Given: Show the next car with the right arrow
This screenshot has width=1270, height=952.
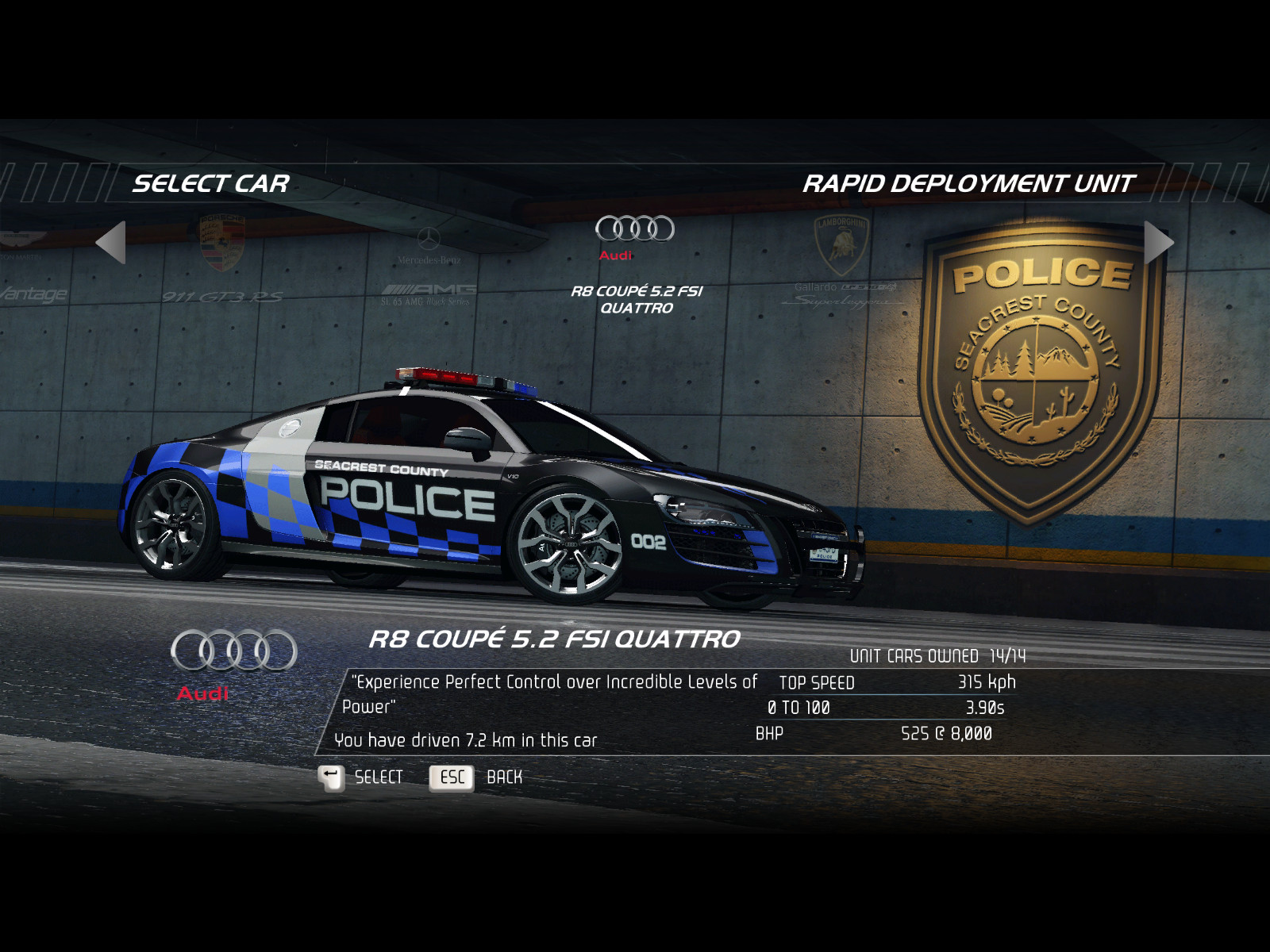Looking at the screenshot, I should click(x=1158, y=242).
